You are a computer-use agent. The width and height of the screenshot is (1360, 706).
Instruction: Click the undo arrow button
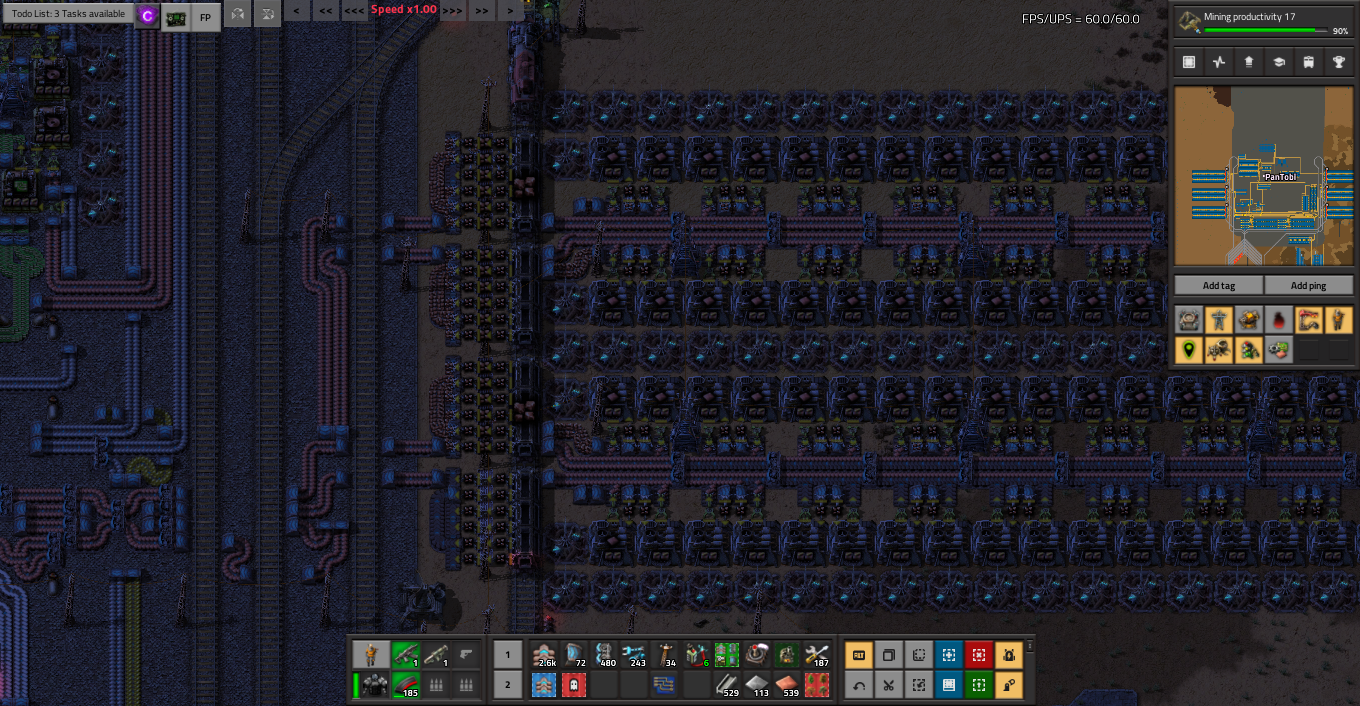point(858,686)
